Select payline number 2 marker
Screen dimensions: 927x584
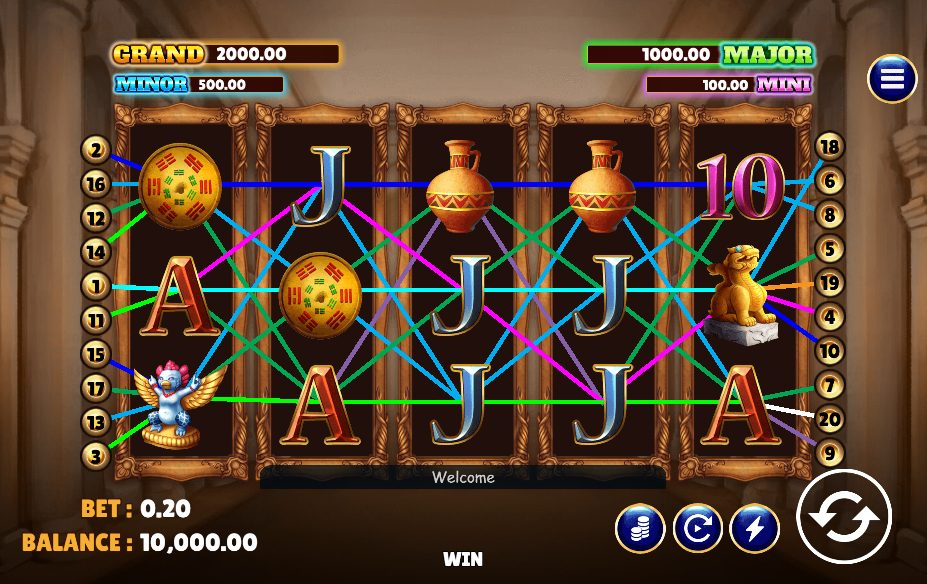[x=96, y=151]
